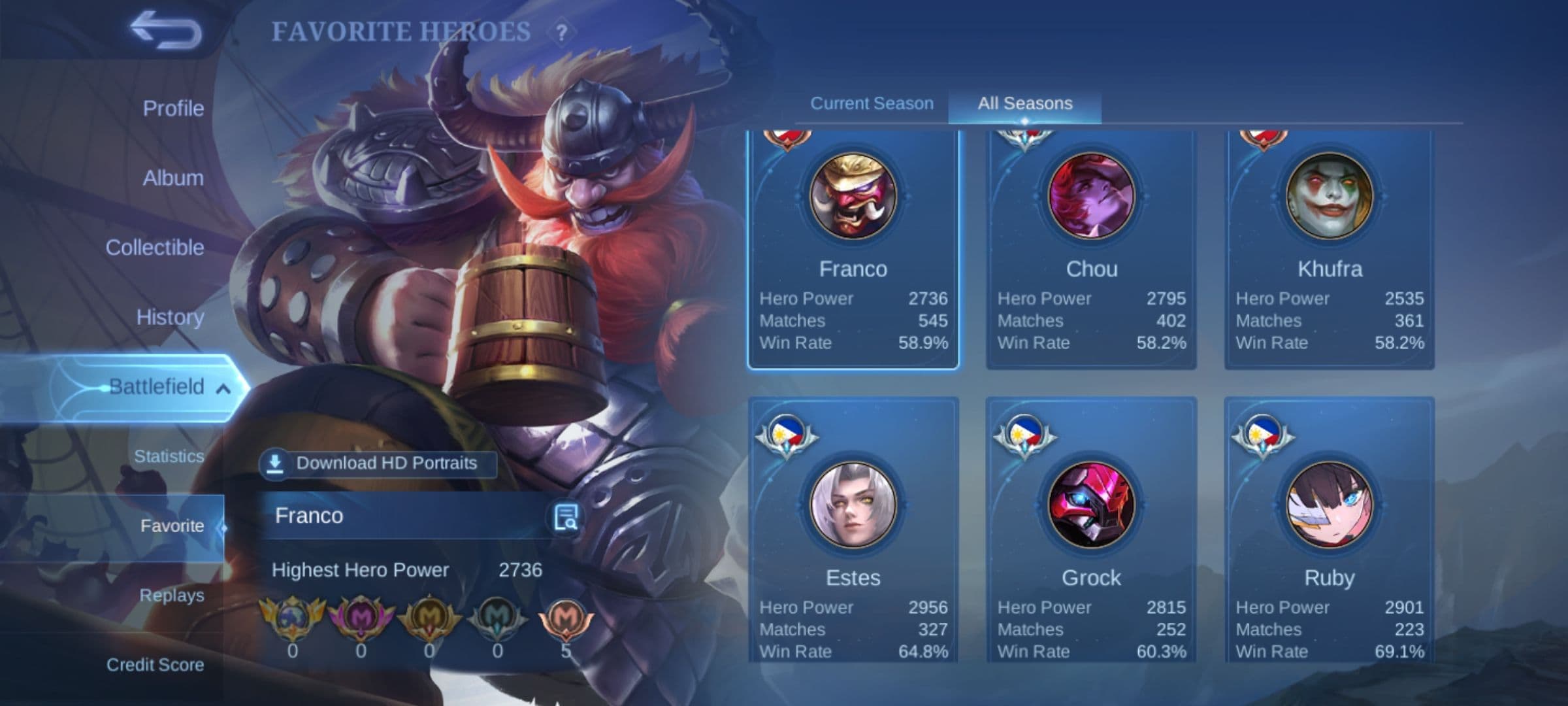Screen dimensions: 1568x706
Task: Open the Album section
Action: [x=173, y=178]
